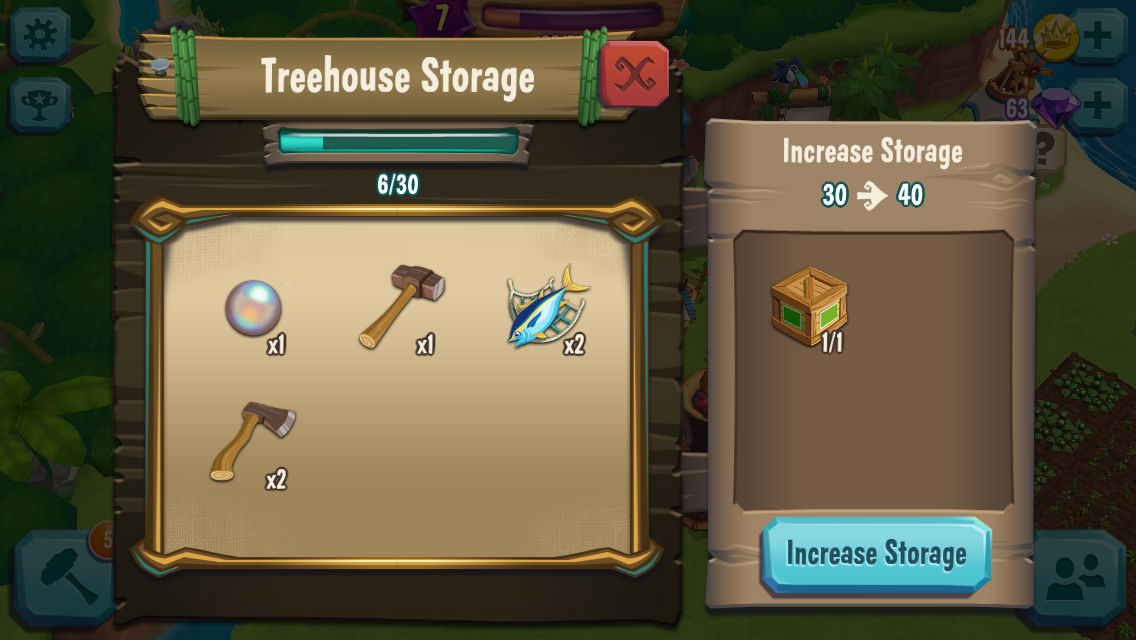Select the sledgehammer item slot
Screen dimensions: 1136x640
click(401, 306)
